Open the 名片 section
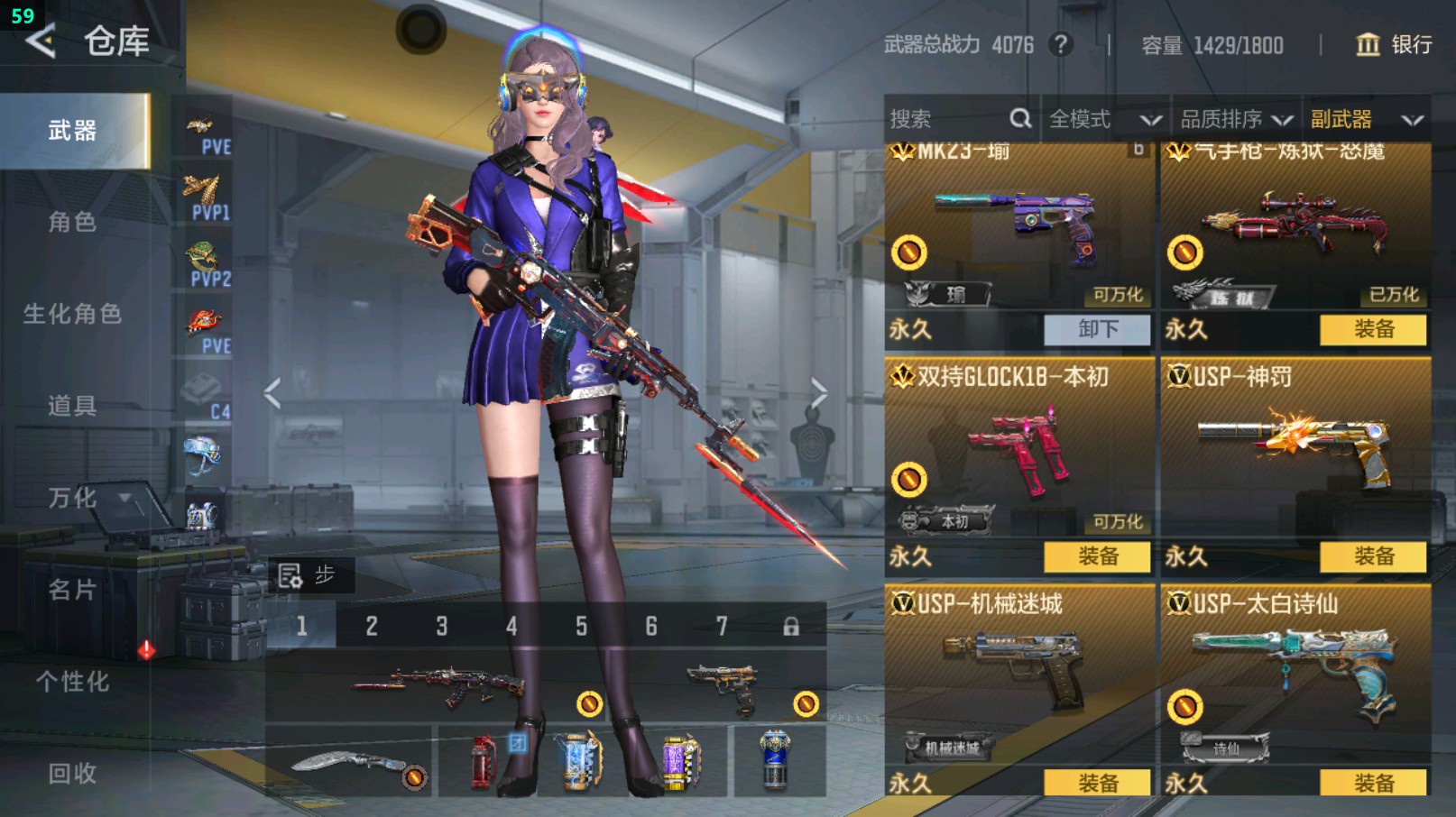Viewport: 1456px width, 817px height. tap(72, 590)
